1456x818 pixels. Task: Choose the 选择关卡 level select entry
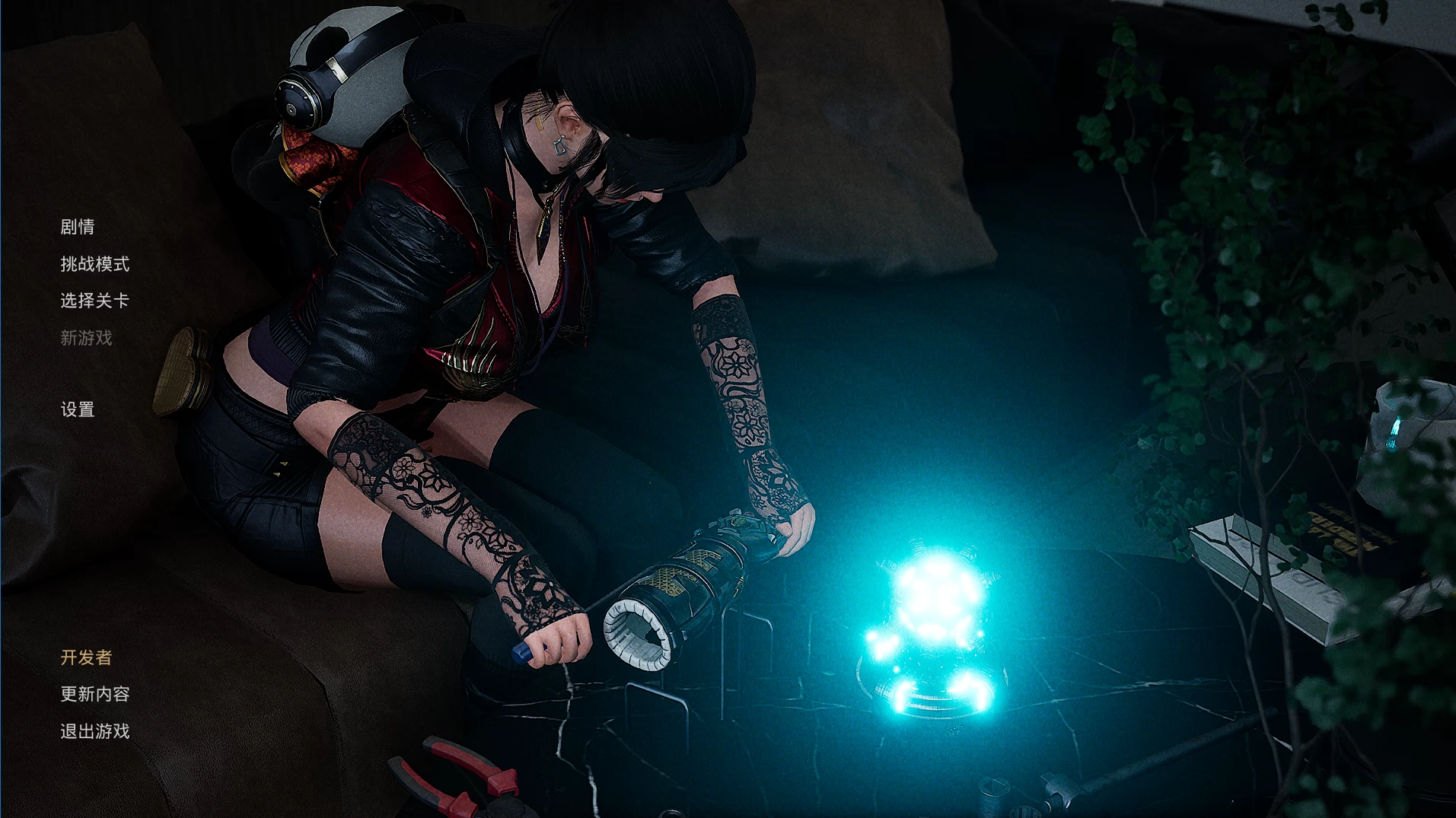pyautogui.click(x=95, y=301)
